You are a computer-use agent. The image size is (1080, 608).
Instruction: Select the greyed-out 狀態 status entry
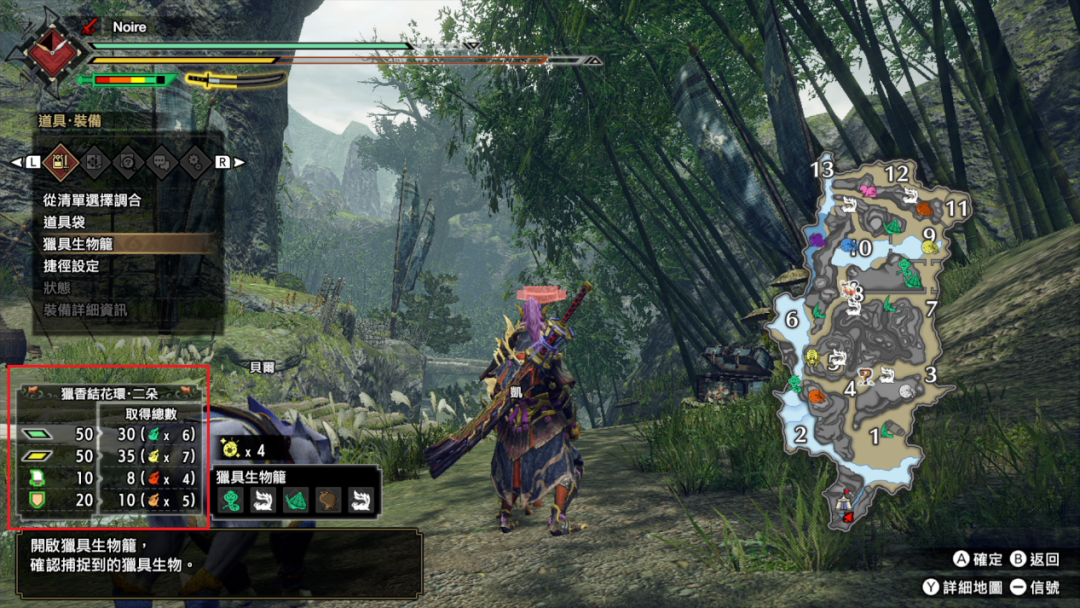(x=57, y=288)
